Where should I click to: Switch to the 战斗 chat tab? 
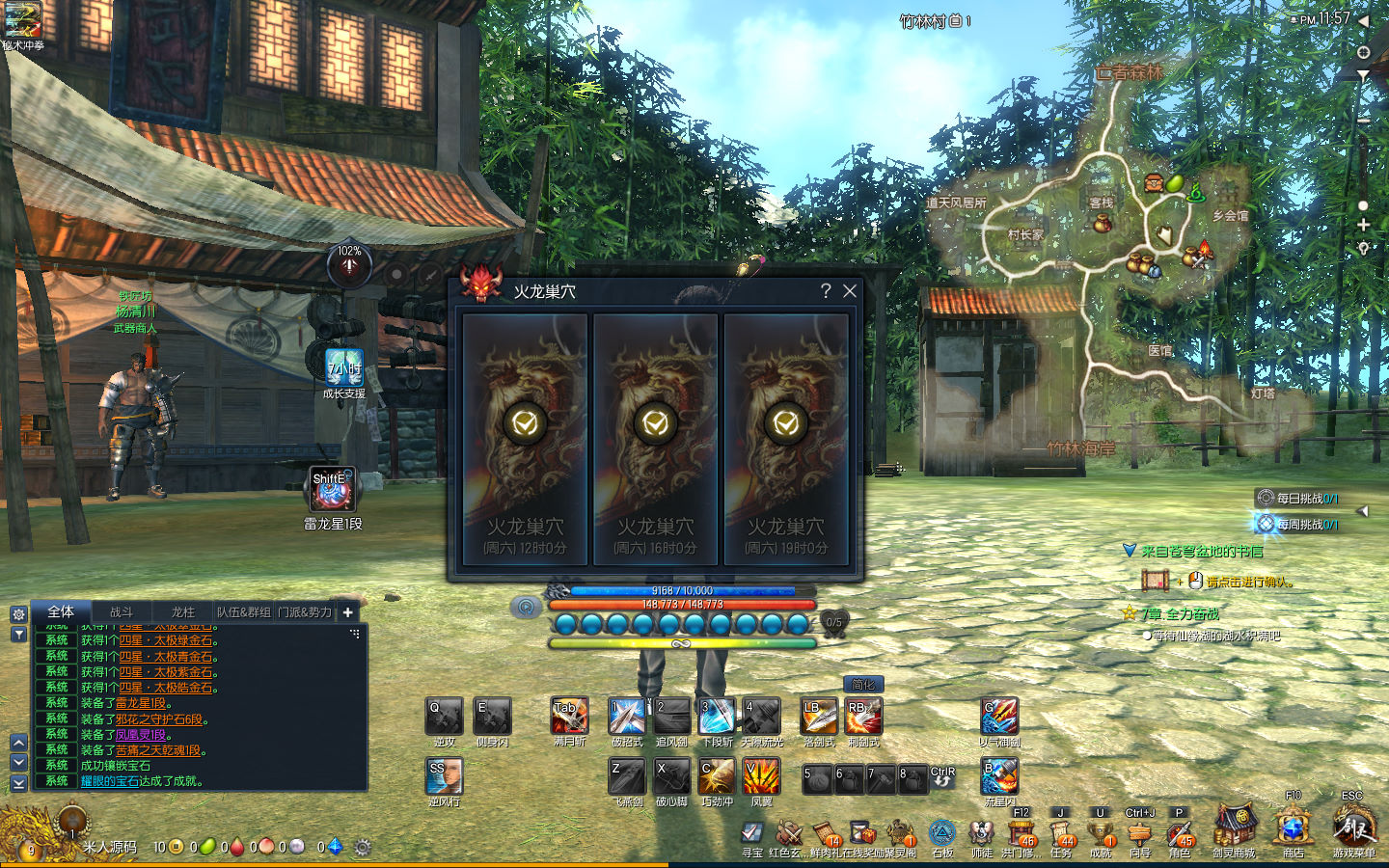coord(122,611)
